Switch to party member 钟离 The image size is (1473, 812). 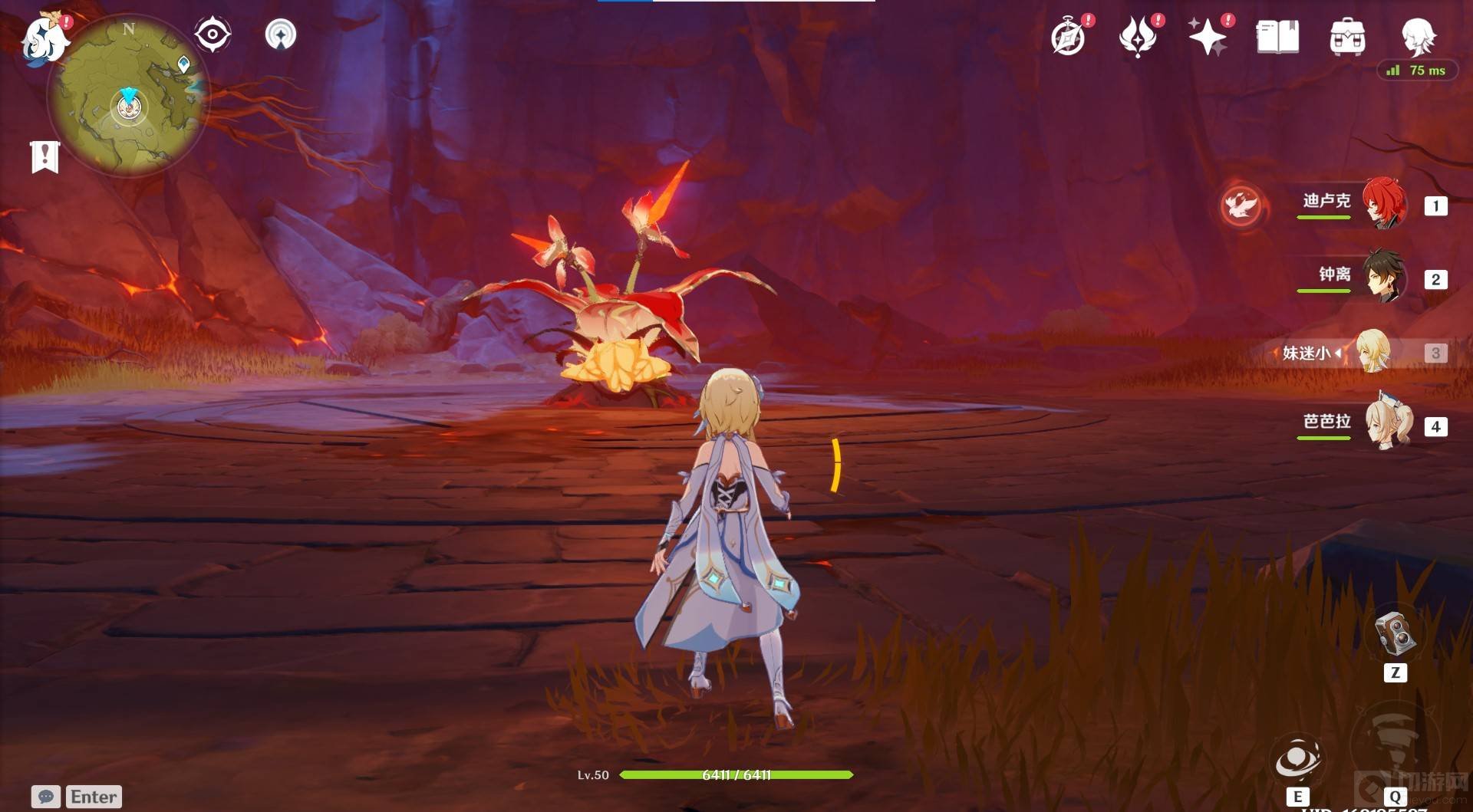1383,277
